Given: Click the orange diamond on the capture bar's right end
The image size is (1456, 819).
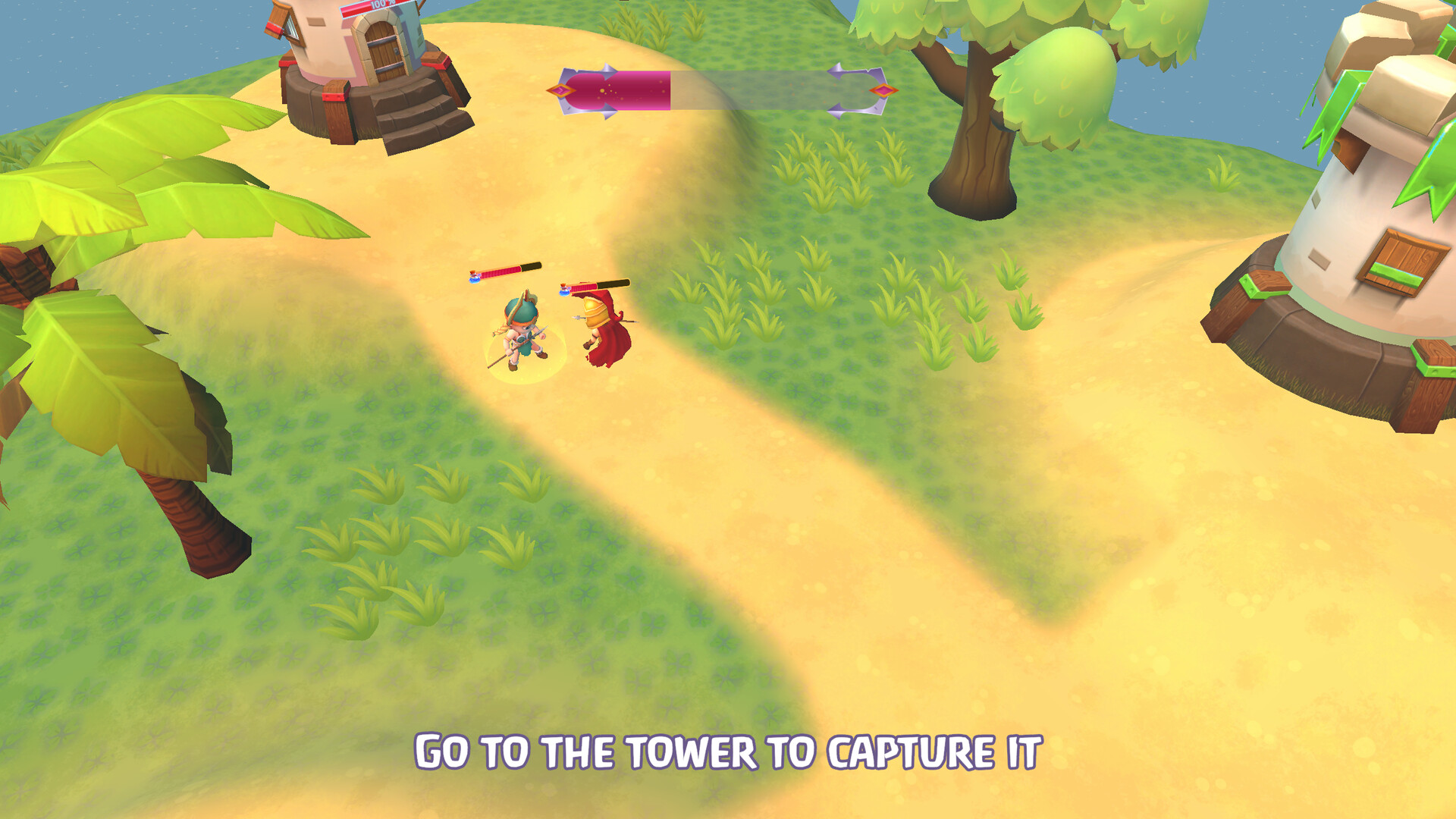Looking at the screenshot, I should tap(883, 90).
